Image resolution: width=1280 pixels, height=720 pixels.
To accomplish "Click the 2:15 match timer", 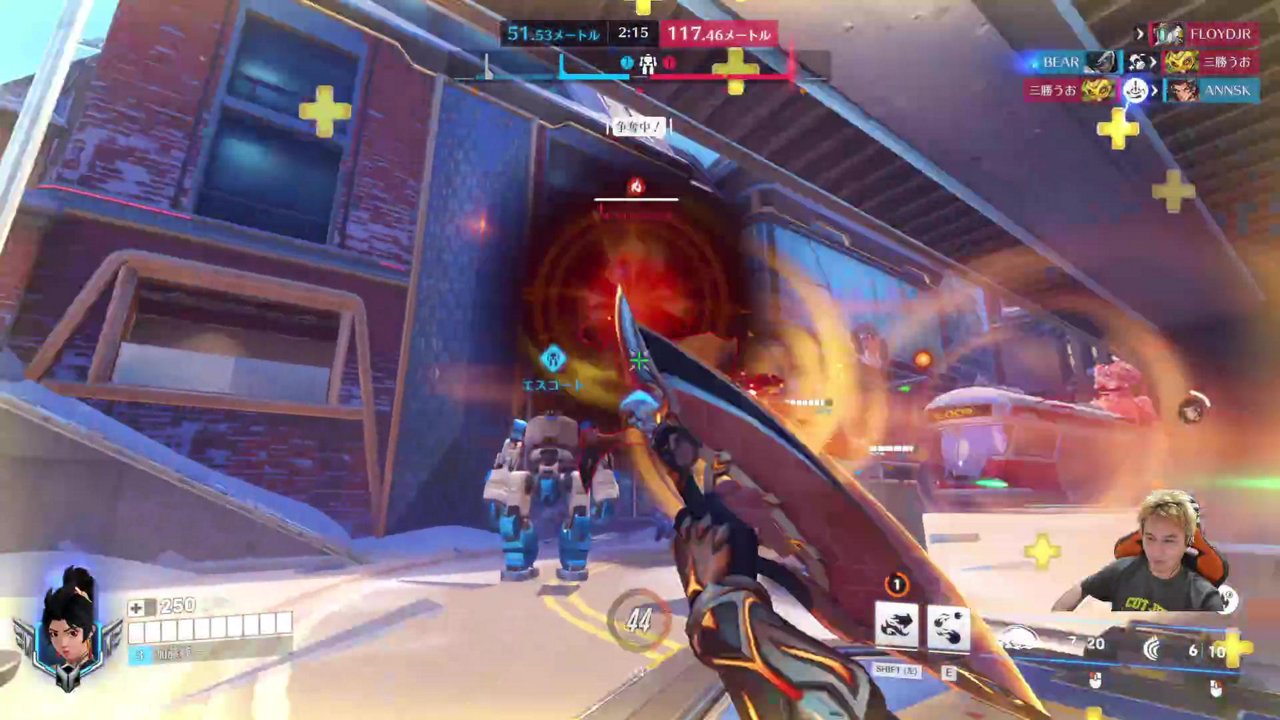I will 633,32.
